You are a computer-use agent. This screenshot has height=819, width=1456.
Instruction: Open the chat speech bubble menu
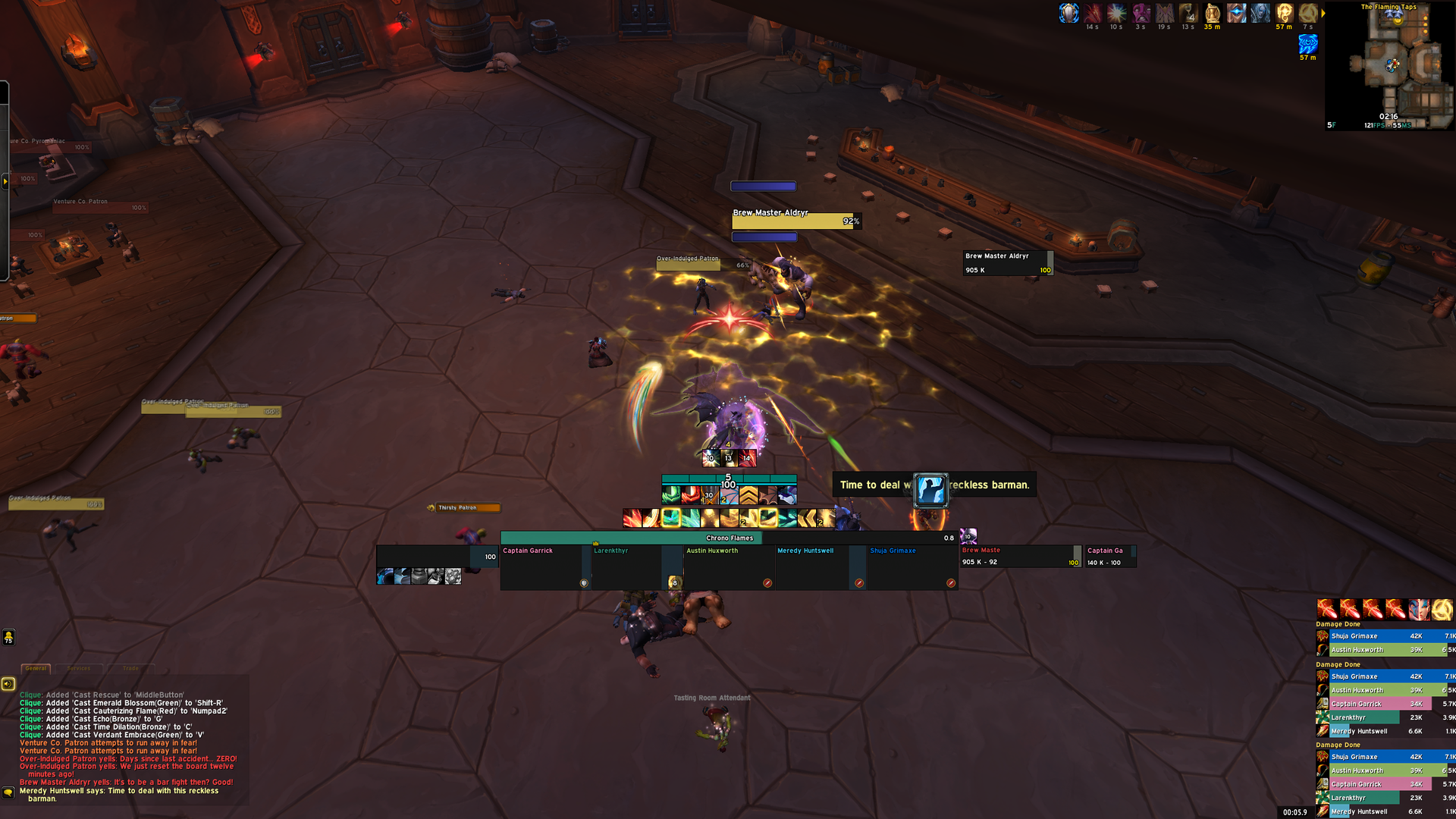[8, 792]
